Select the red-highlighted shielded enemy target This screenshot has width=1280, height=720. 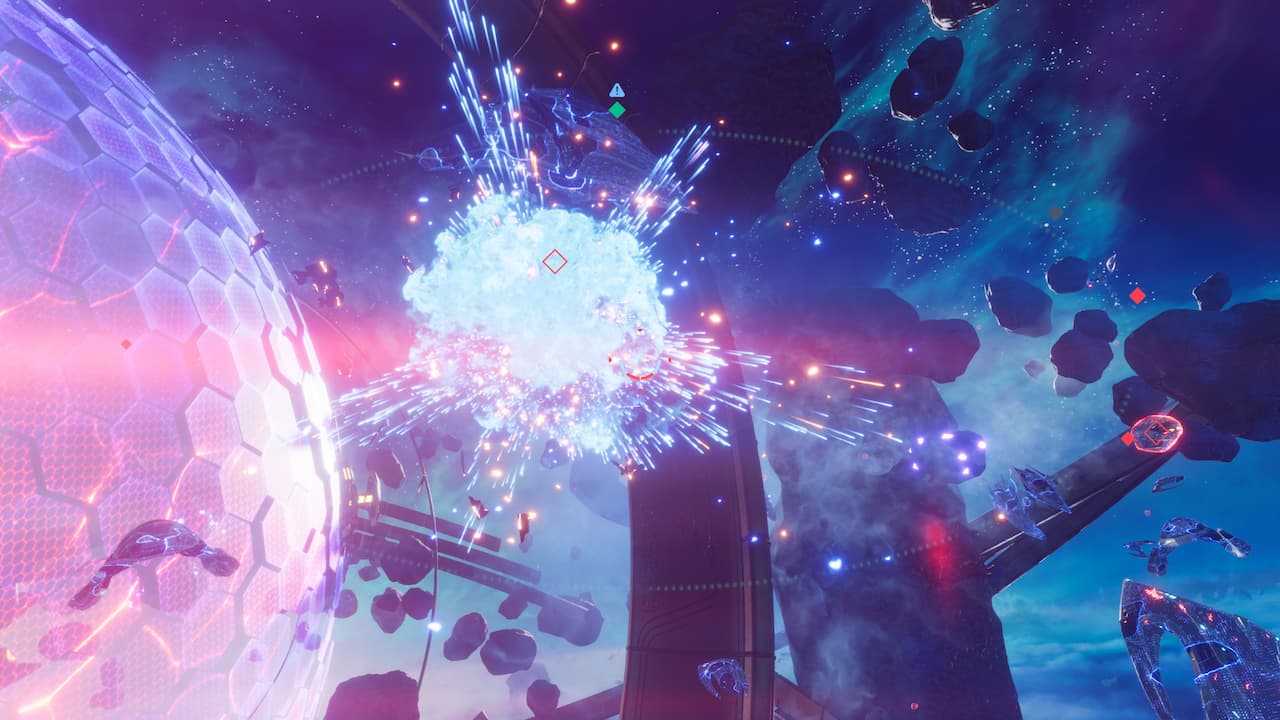point(1157,433)
